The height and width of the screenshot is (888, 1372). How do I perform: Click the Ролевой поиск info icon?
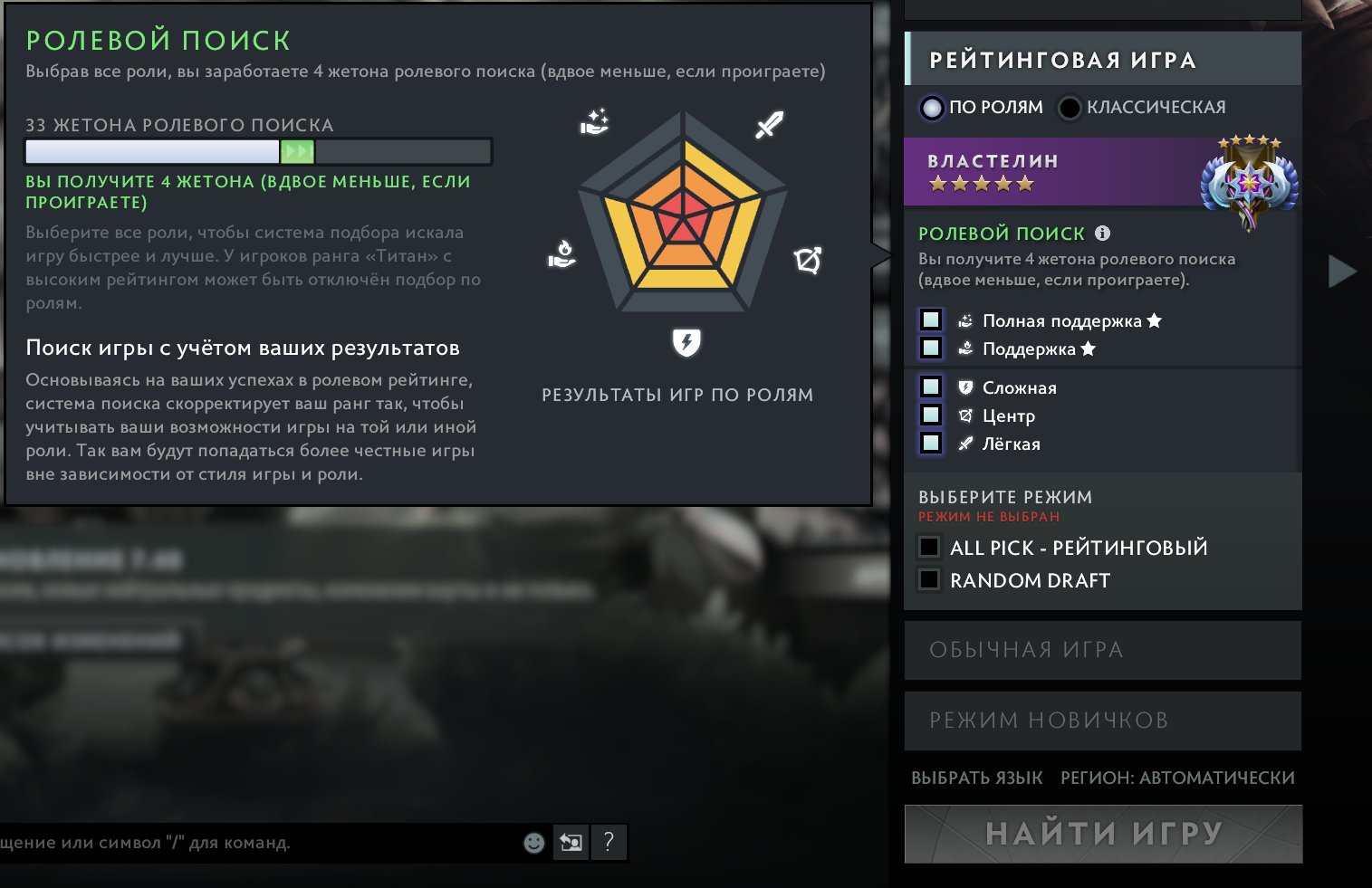coord(1102,233)
